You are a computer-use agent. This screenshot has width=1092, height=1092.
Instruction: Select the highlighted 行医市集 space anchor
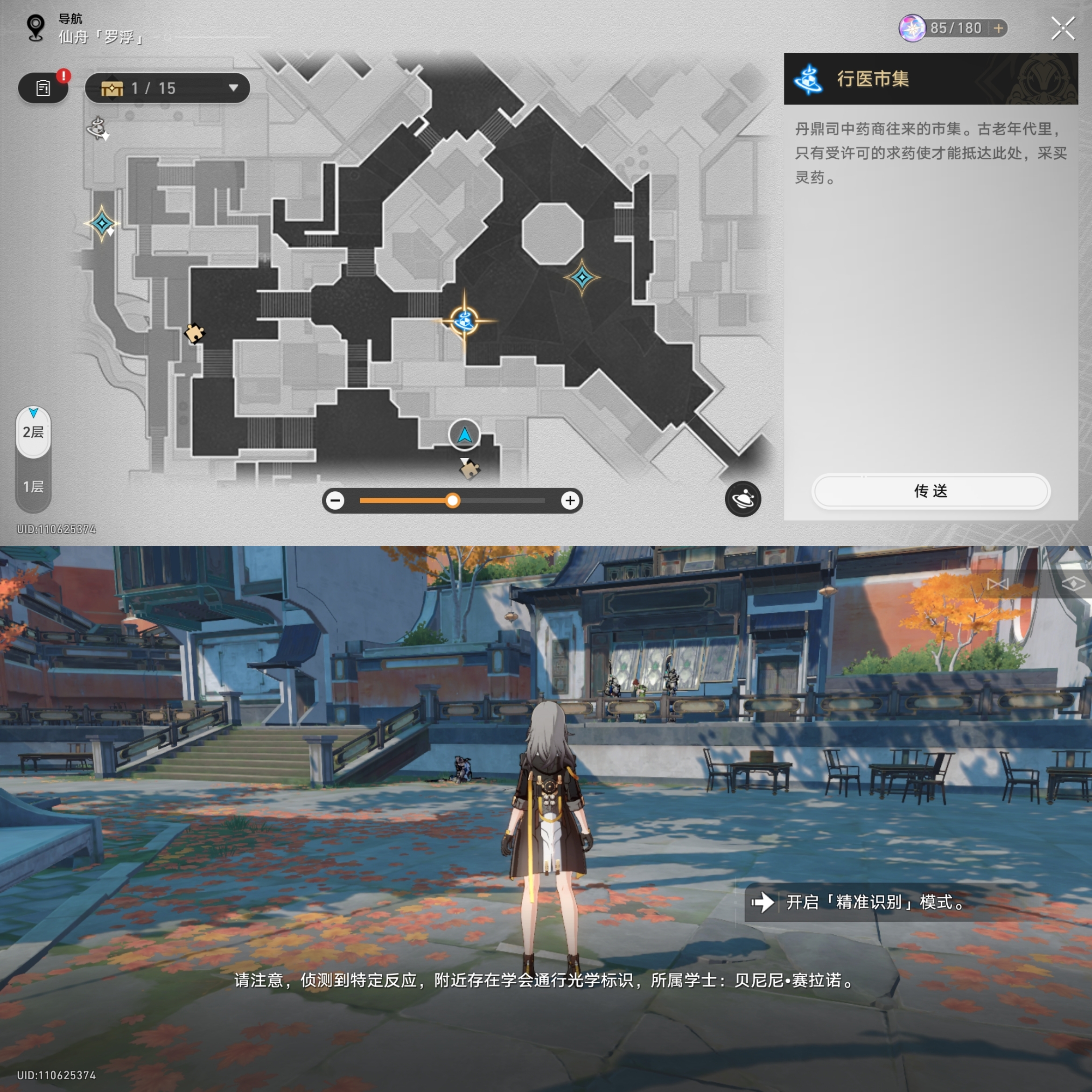[x=465, y=321]
